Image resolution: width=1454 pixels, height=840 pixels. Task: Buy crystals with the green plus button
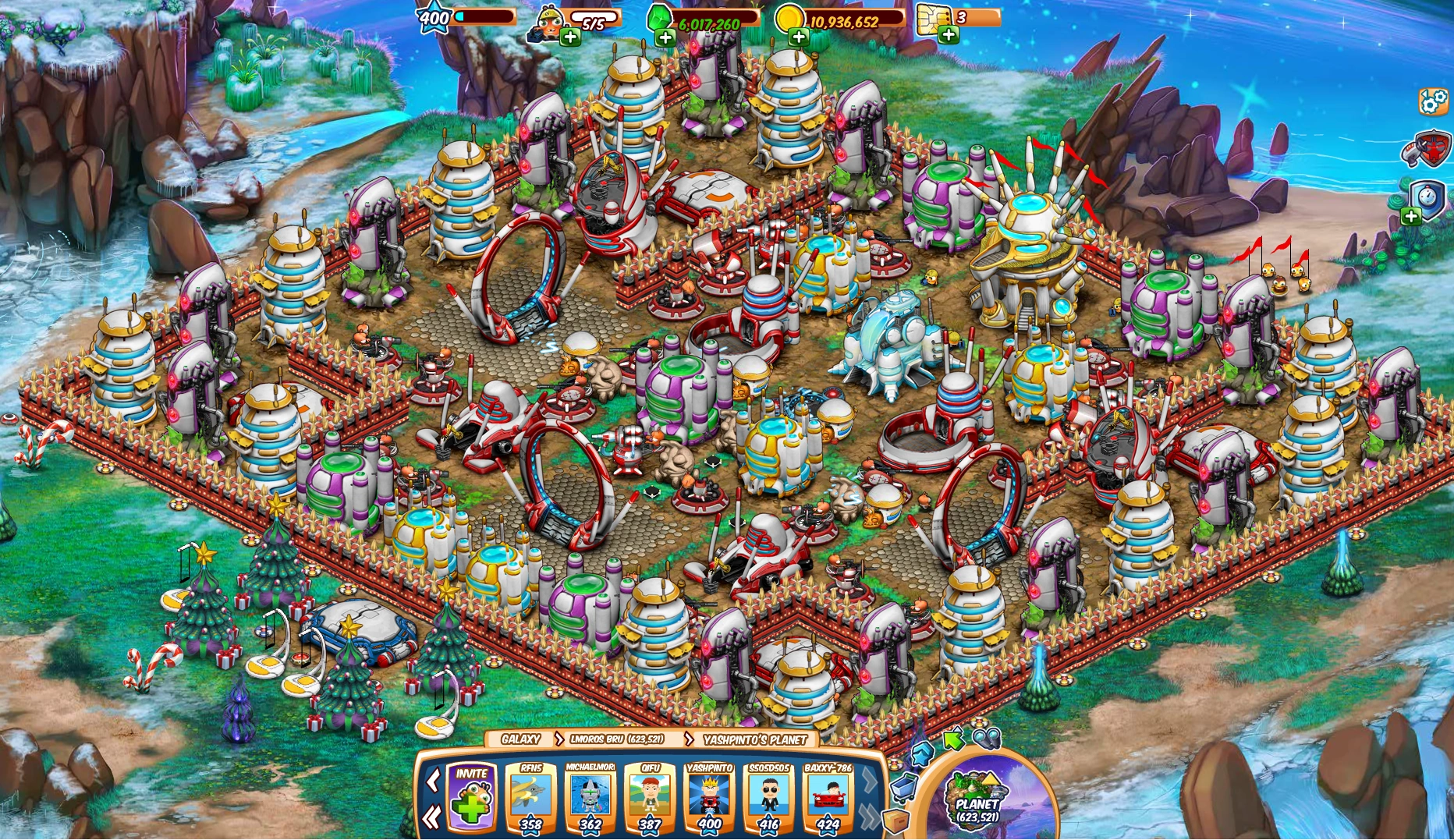point(665,36)
